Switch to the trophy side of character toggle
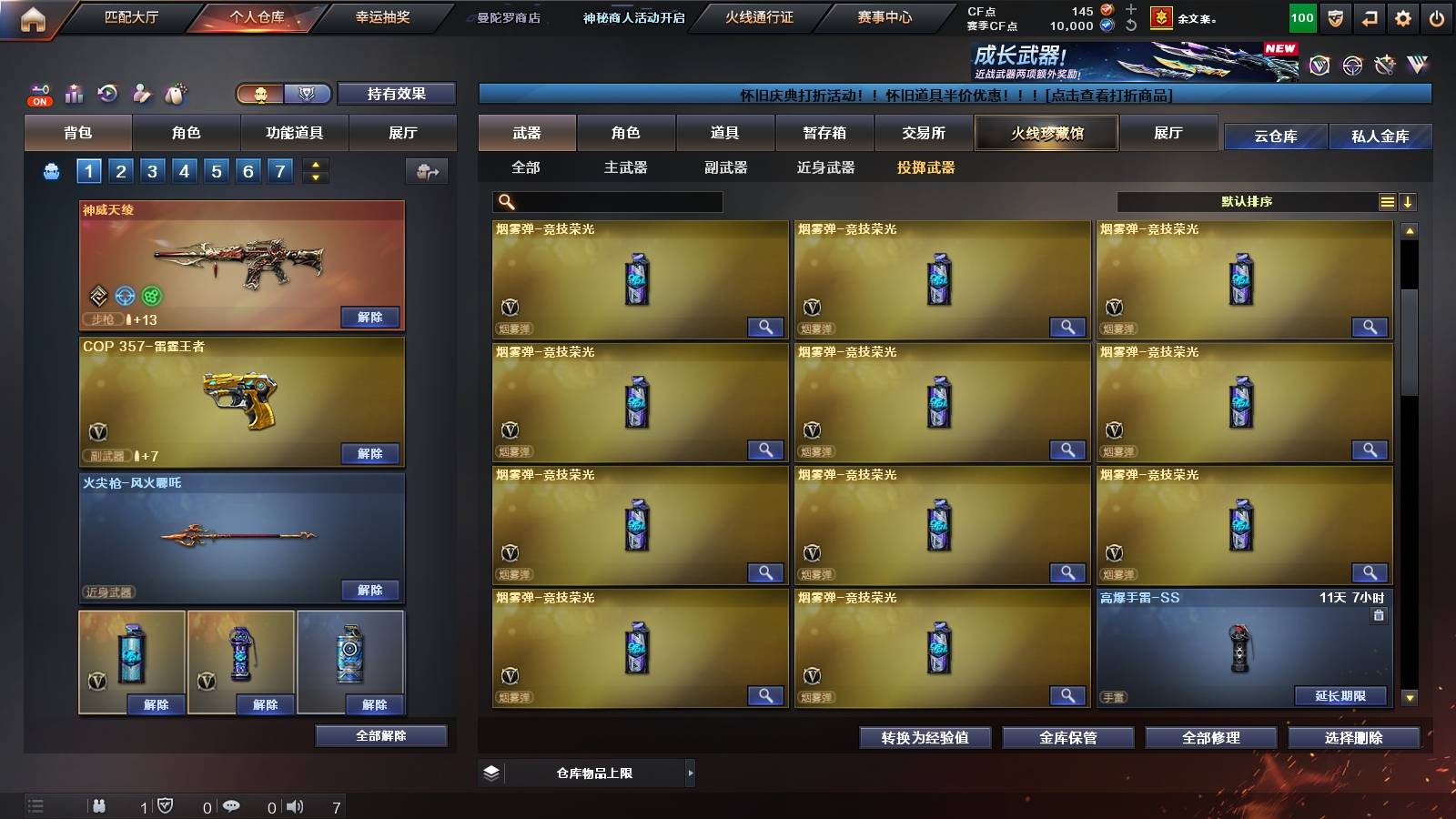The height and width of the screenshot is (819, 1456). (x=308, y=95)
